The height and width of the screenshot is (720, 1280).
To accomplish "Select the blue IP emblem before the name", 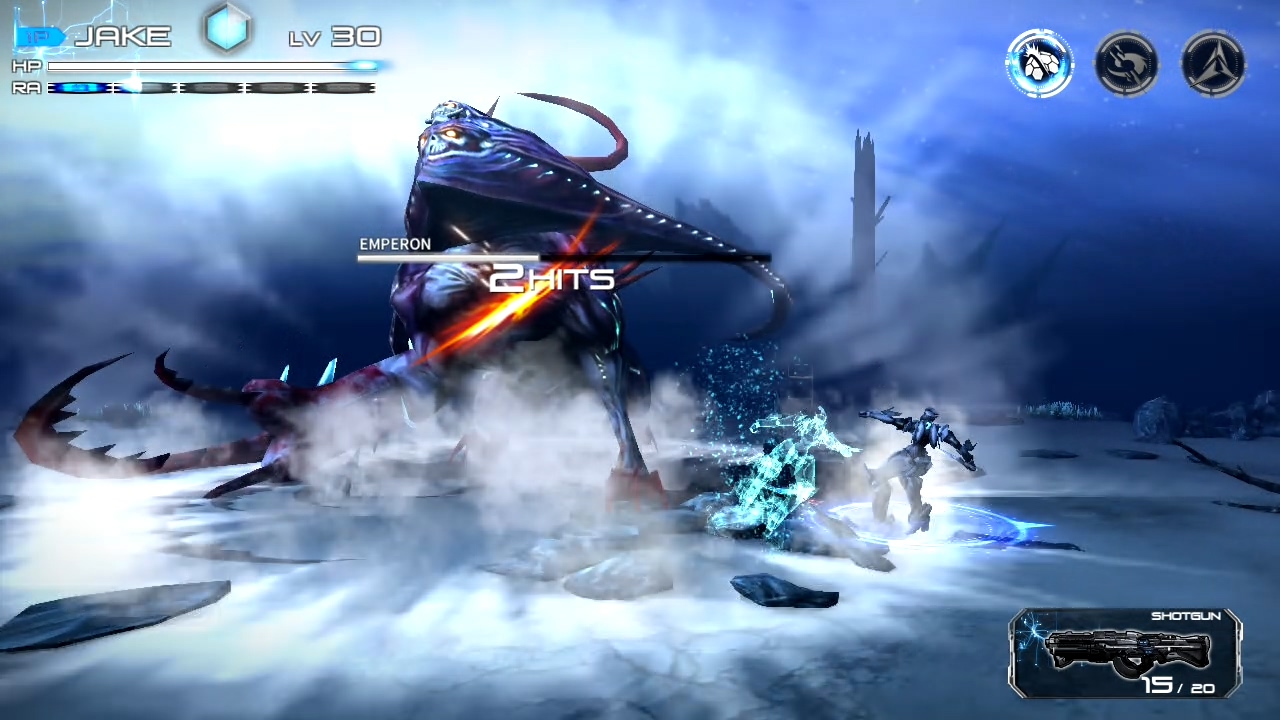I will click(x=38, y=34).
